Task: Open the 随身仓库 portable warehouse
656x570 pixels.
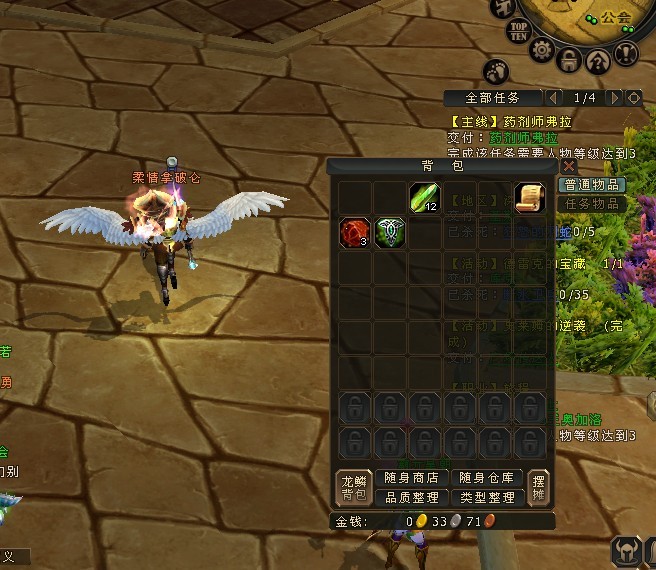Action: click(x=487, y=478)
